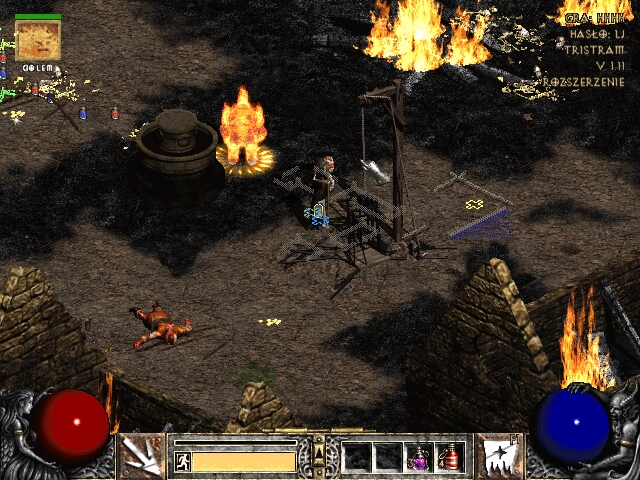The width and height of the screenshot is (640, 480).
Task: Use the red potion in the belt
Action: [x=450, y=457]
